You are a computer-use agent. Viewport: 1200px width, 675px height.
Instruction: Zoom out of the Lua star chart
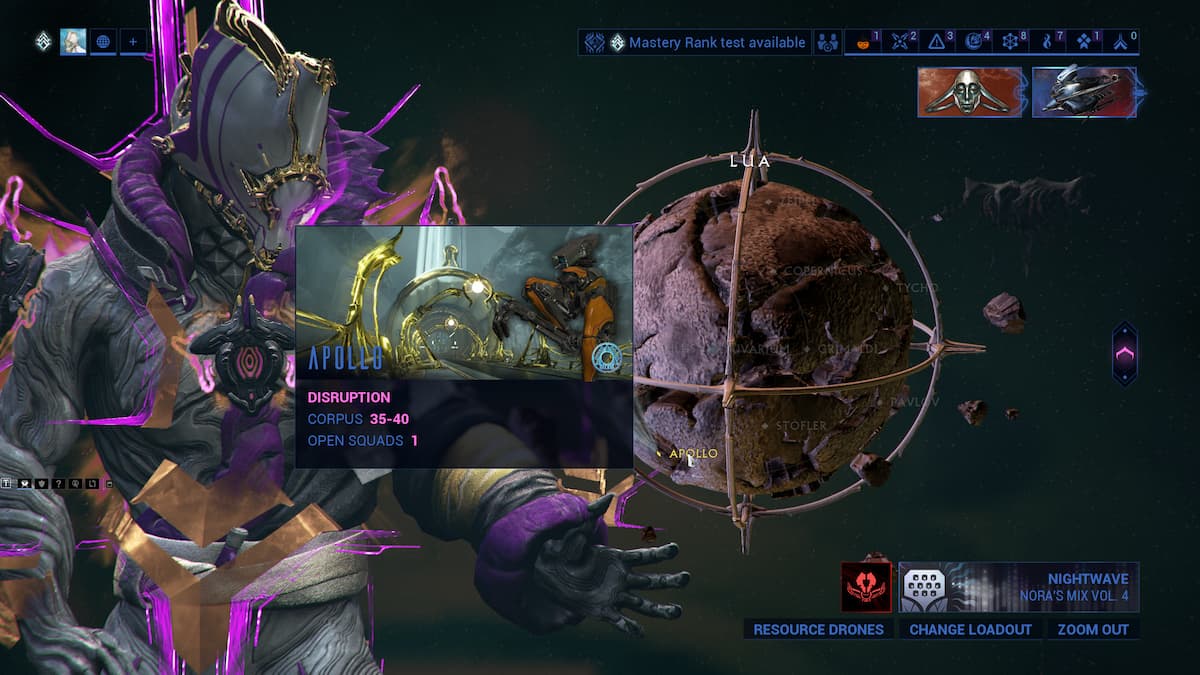(1092, 629)
